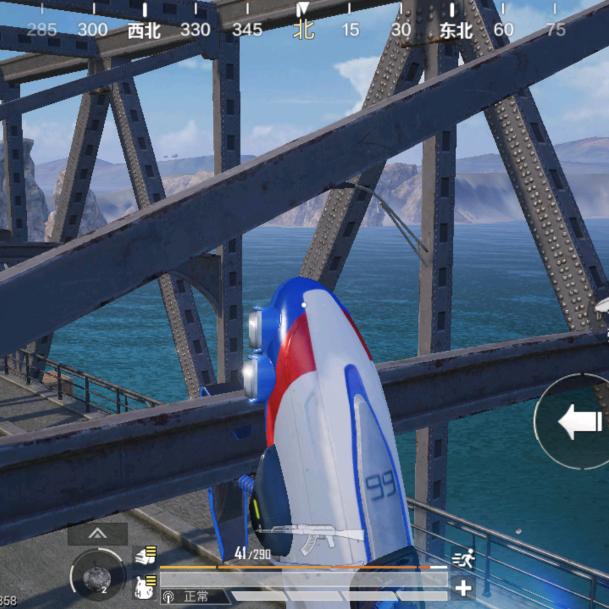The height and width of the screenshot is (609, 609).
Task: Open the healing items plus button
Action: click(x=463, y=588)
